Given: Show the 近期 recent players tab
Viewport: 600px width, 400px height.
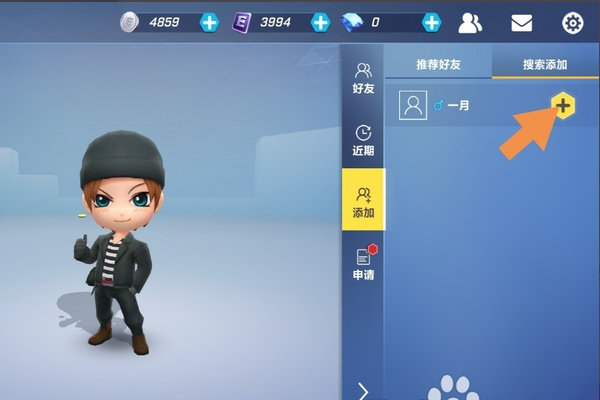Looking at the screenshot, I should pos(363,140).
